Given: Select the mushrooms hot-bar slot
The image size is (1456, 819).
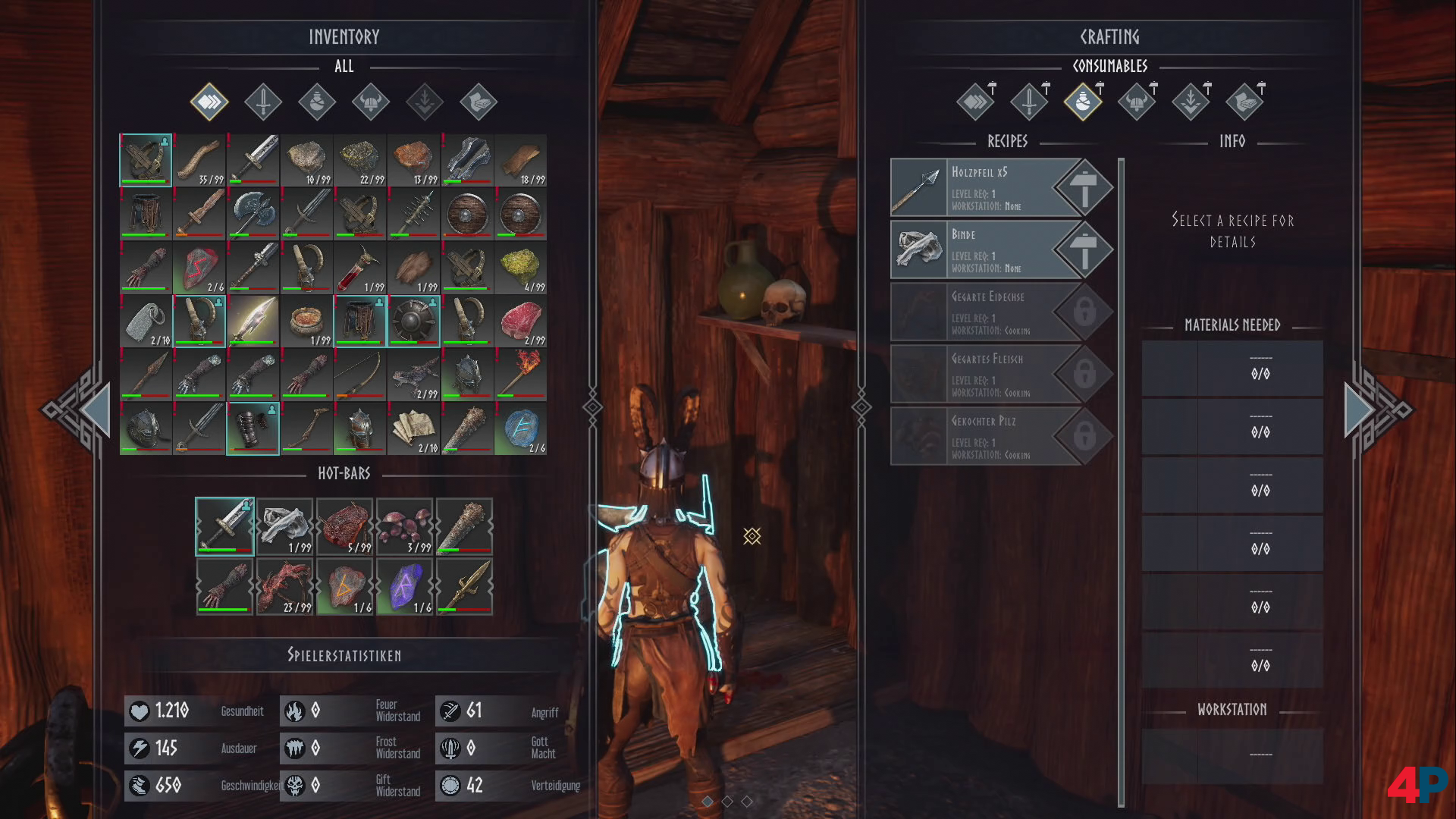Looking at the screenshot, I should tap(404, 526).
